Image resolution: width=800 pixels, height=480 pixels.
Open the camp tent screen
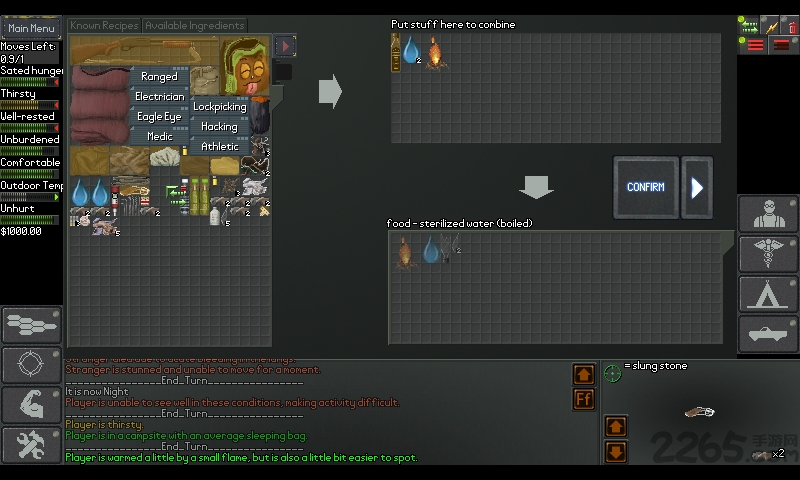point(768,294)
